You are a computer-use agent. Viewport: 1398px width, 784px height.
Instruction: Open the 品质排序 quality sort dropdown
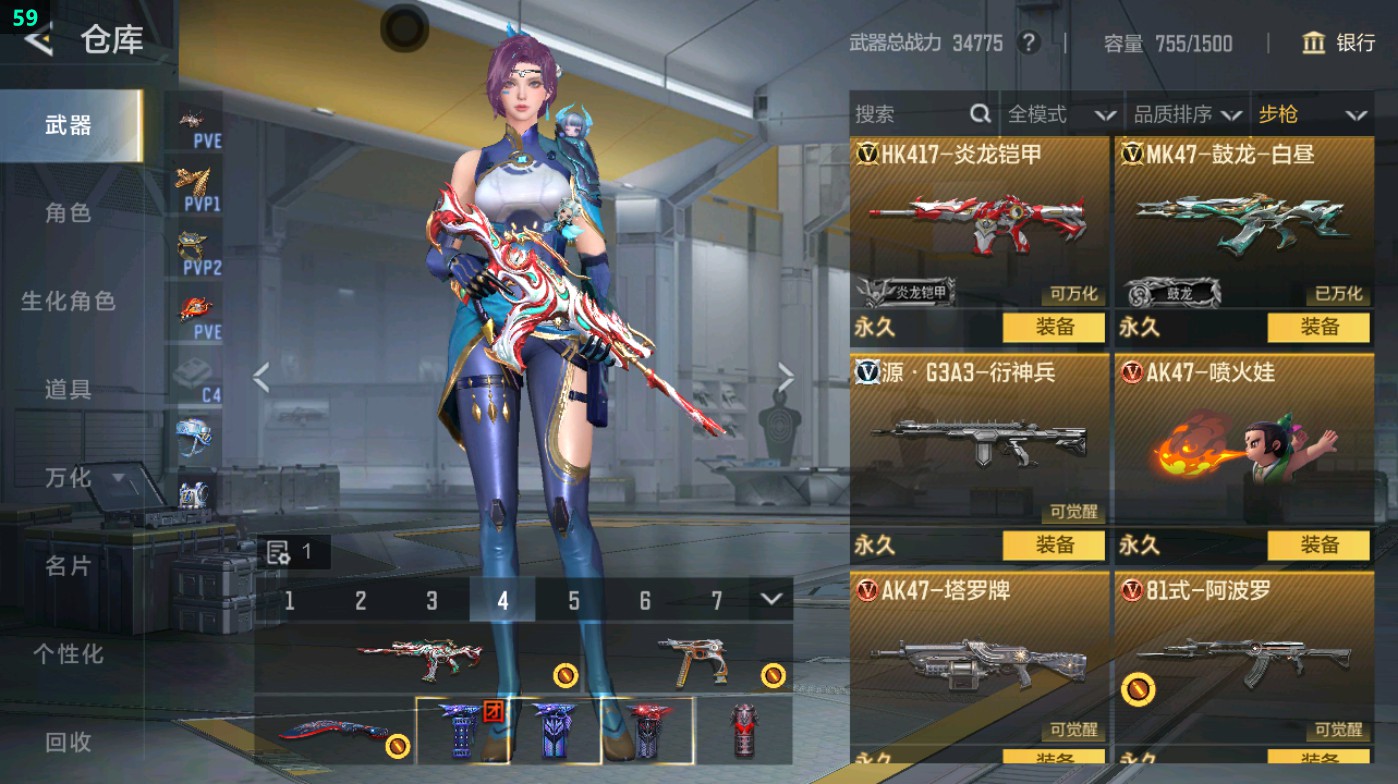[1190, 114]
